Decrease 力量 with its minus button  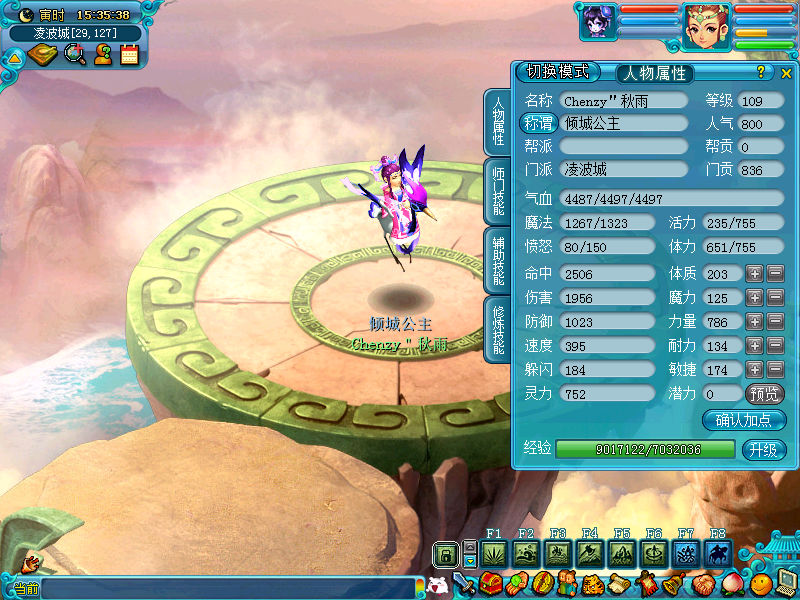click(775, 321)
